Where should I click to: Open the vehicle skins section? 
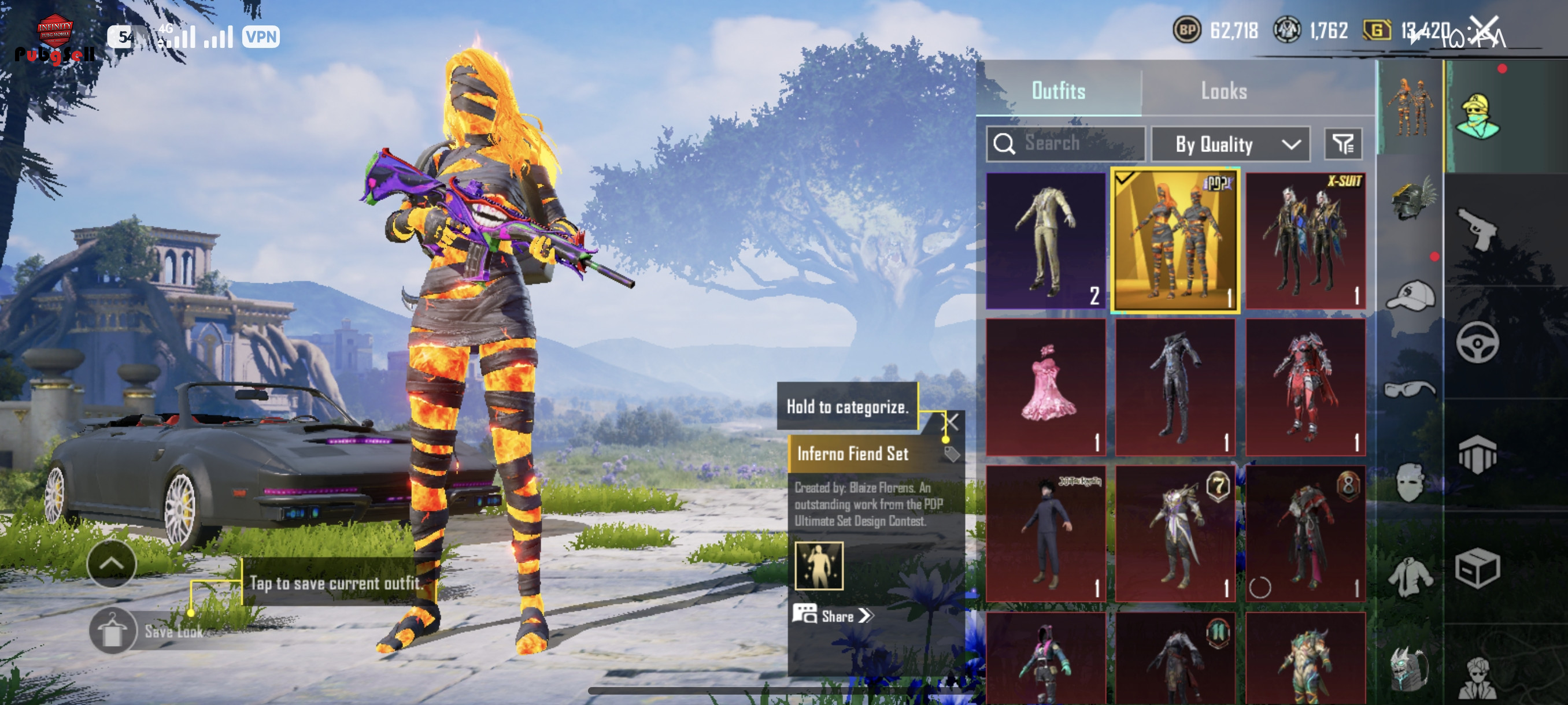(x=1477, y=343)
